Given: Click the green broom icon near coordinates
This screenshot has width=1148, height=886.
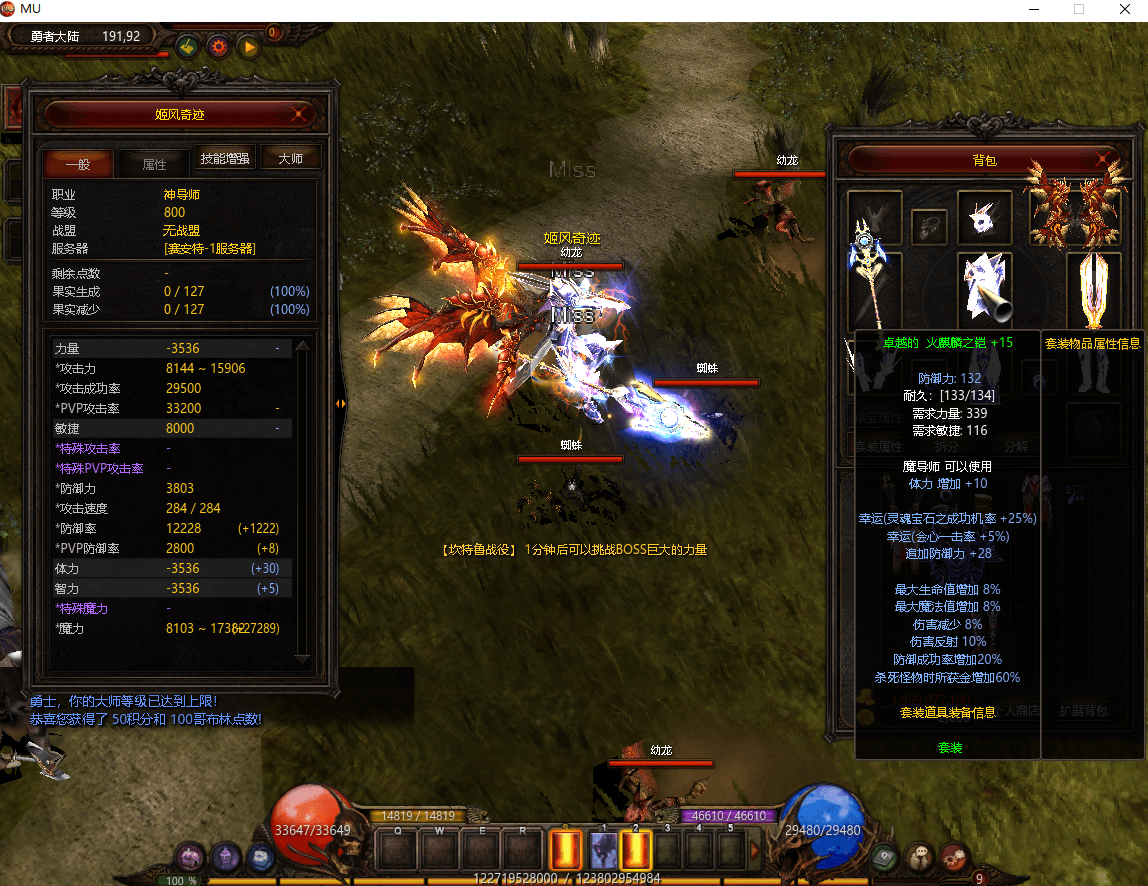Looking at the screenshot, I should click(x=186, y=46).
